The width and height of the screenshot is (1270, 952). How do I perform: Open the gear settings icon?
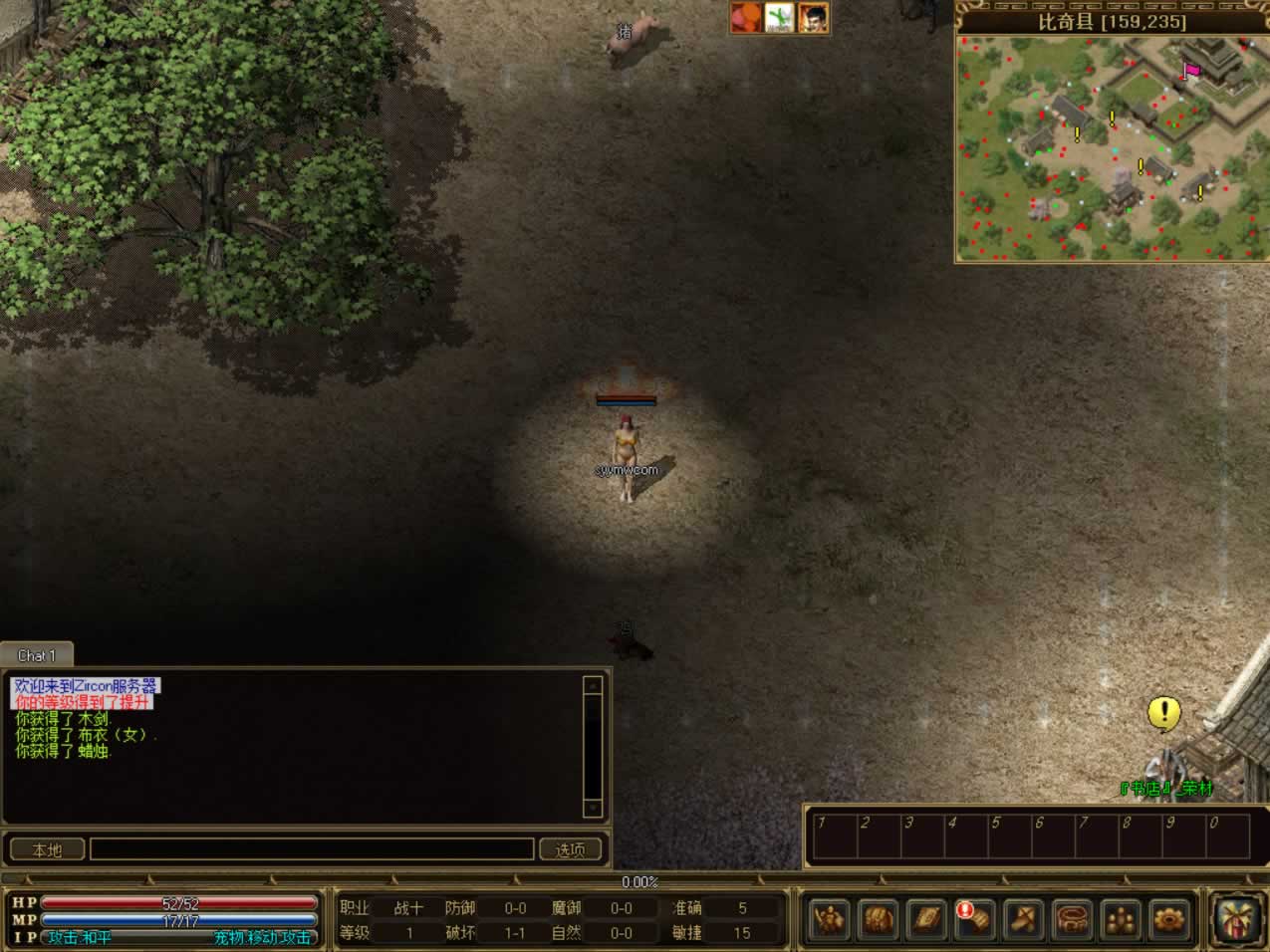pyautogui.click(x=1169, y=918)
